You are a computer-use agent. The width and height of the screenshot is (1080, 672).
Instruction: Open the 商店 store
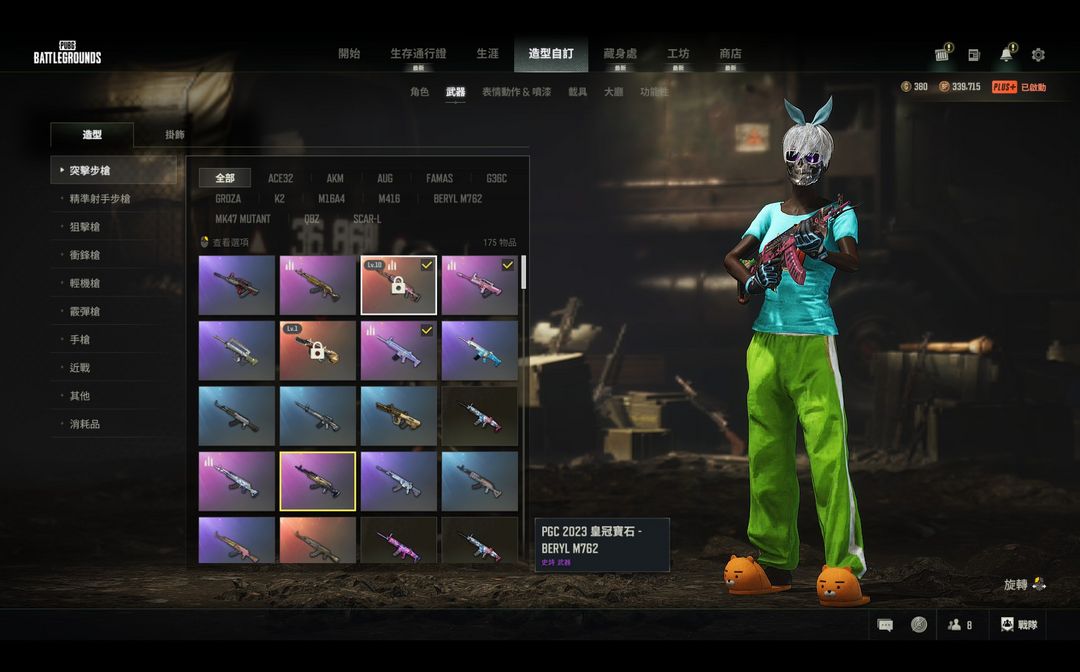click(730, 54)
